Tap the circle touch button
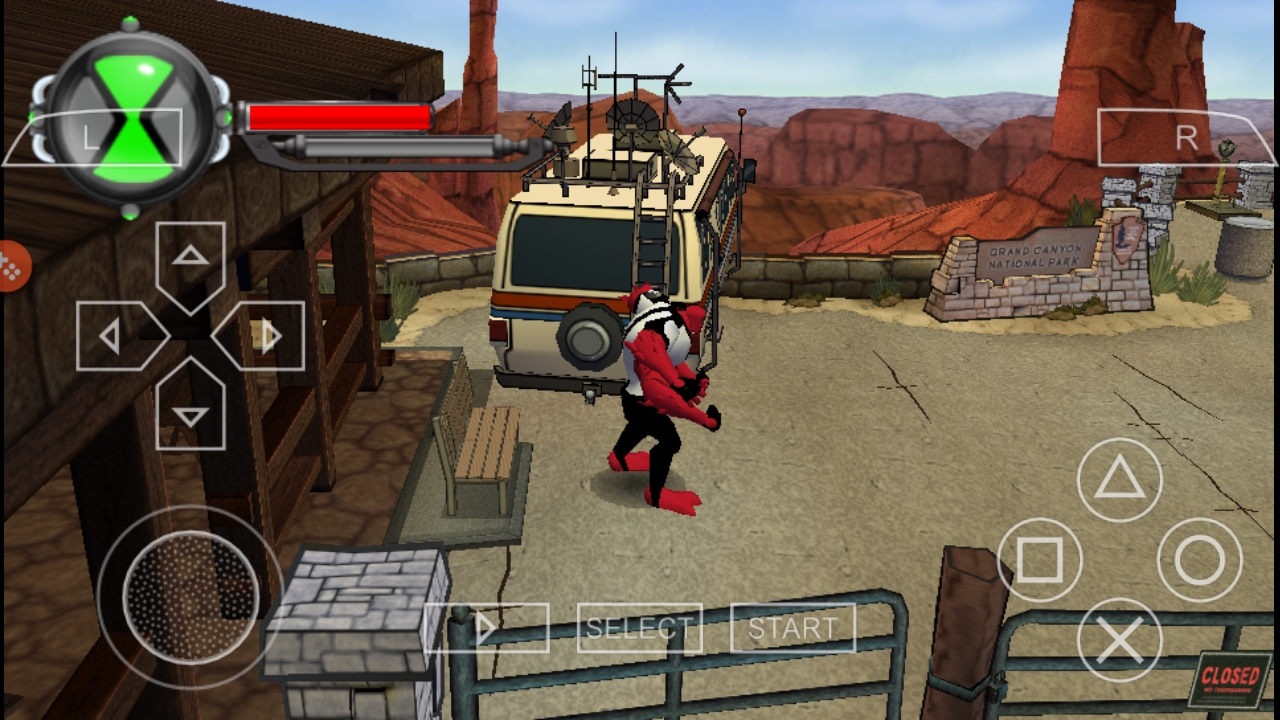The height and width of the screenshot is (720, 1280). click(x=1199, y=560)
